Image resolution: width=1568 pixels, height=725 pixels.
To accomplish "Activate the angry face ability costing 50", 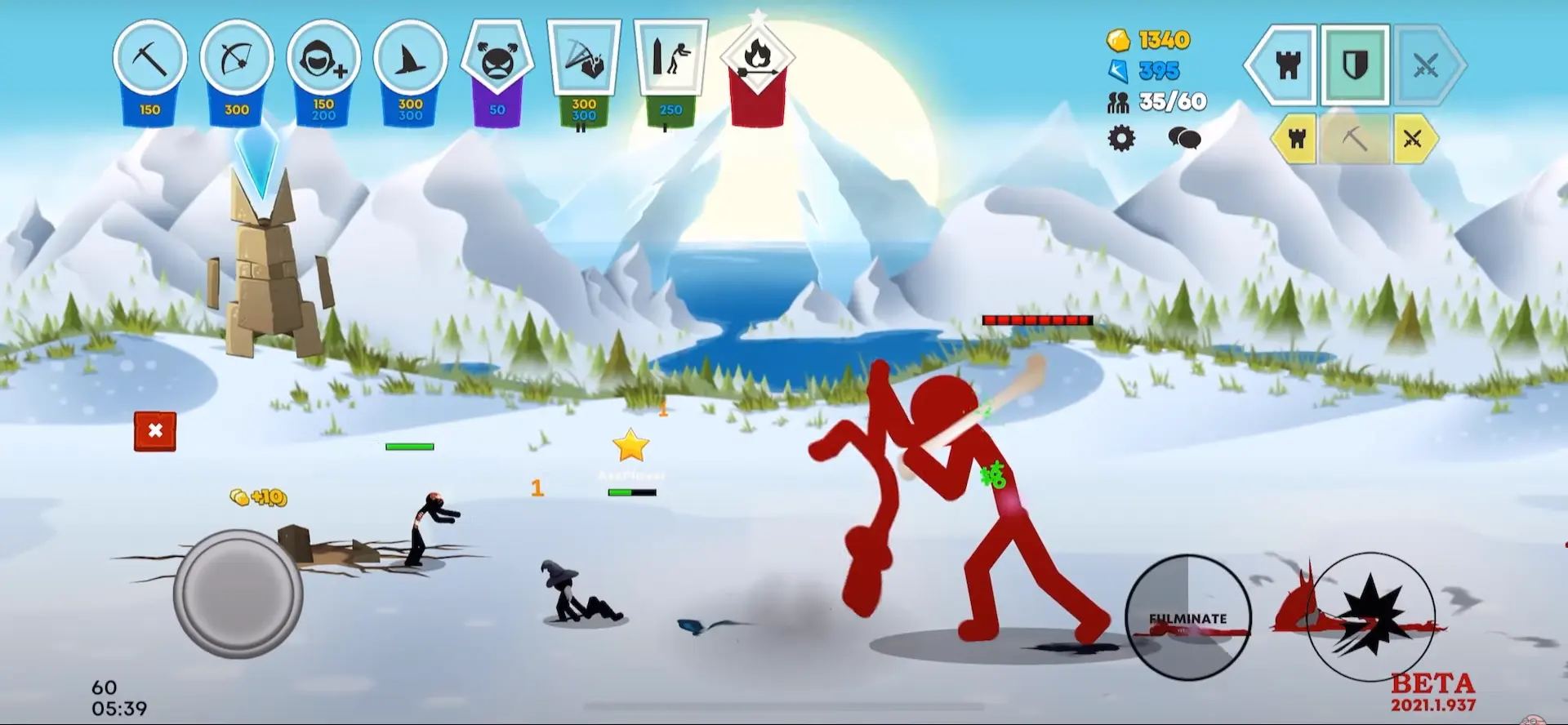I will (497, 60).
